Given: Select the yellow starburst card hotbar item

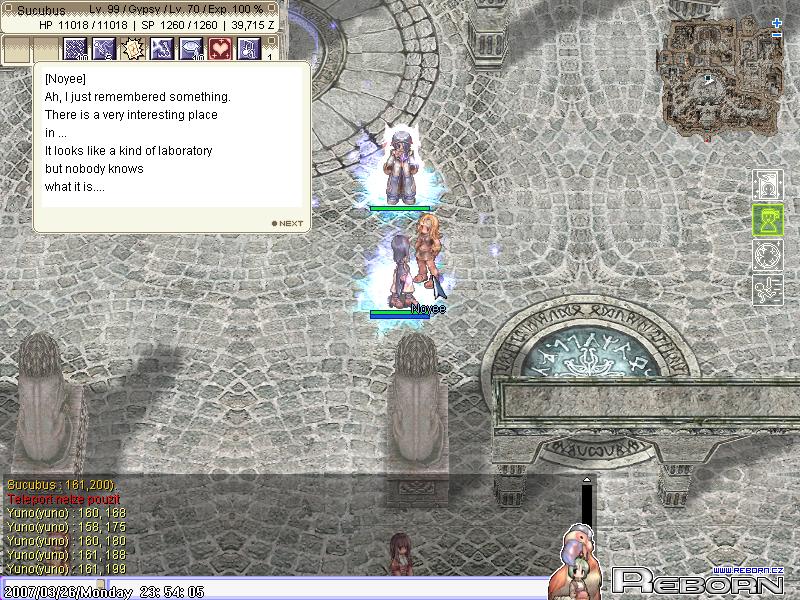Looking at the screenshot, I should point(133,48).
